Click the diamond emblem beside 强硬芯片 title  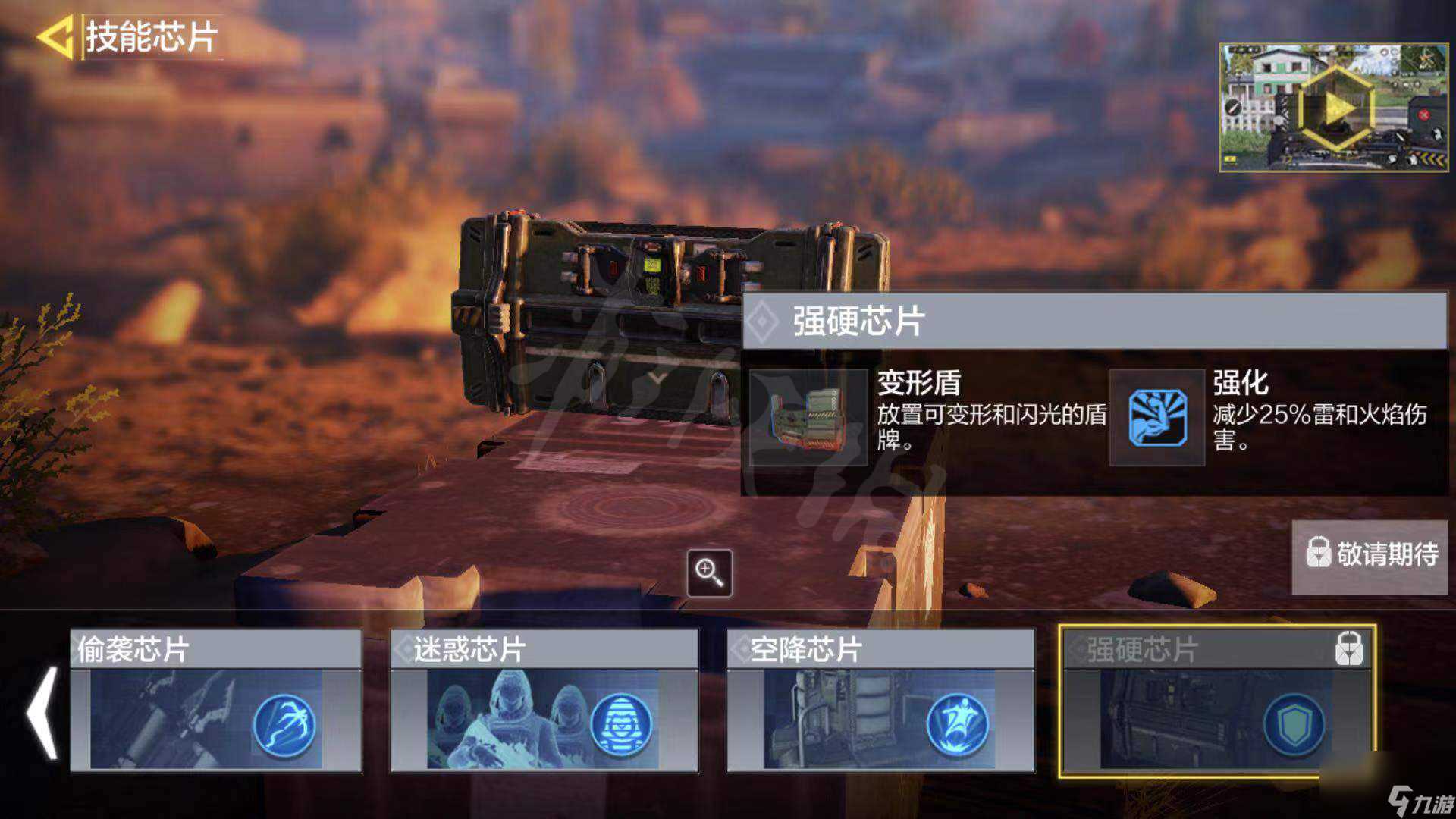[761, 321]
